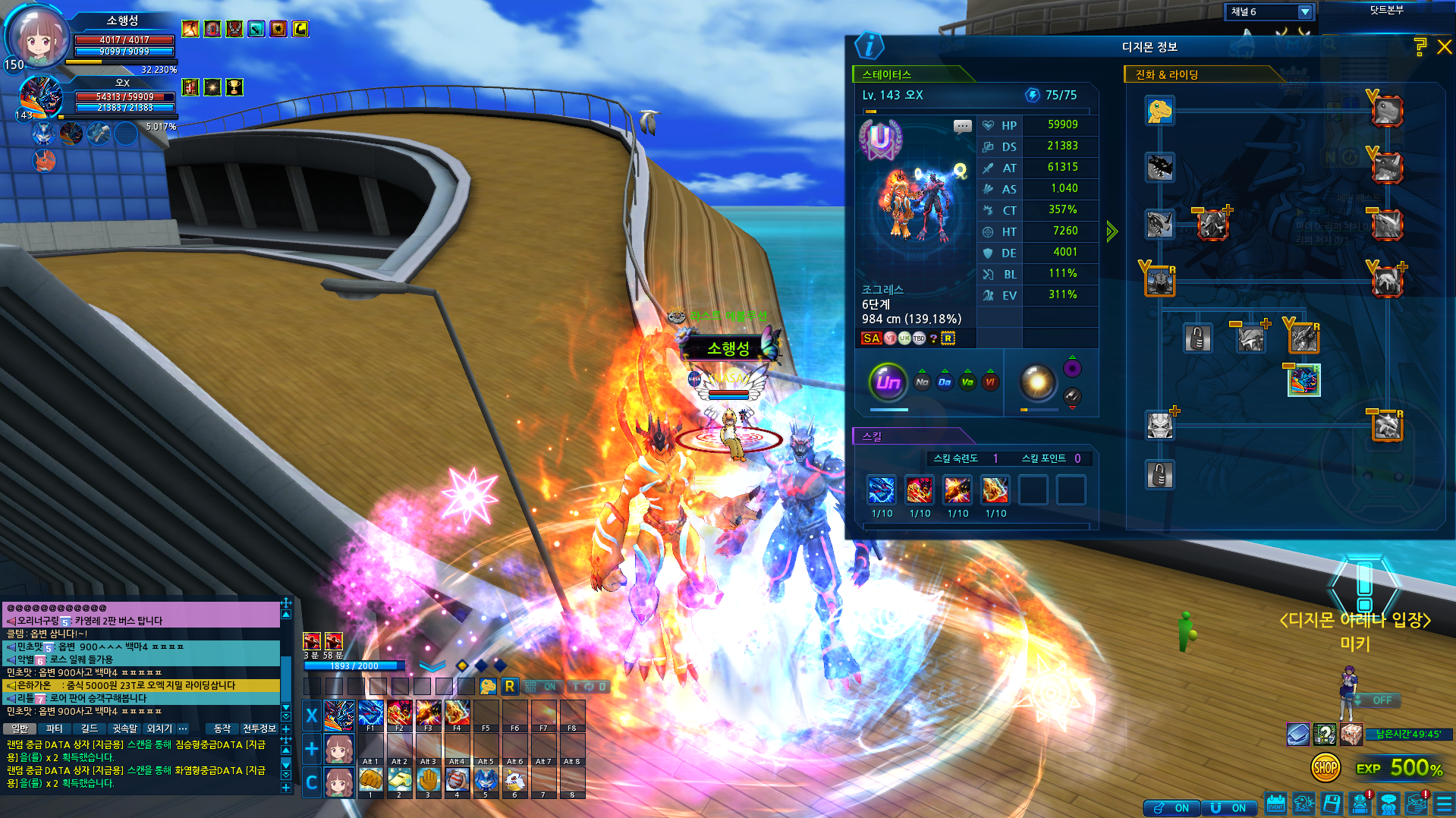Expand the Digimon info side arrow
This screenshot has height=818, width=1456.
pos(1112,231)
